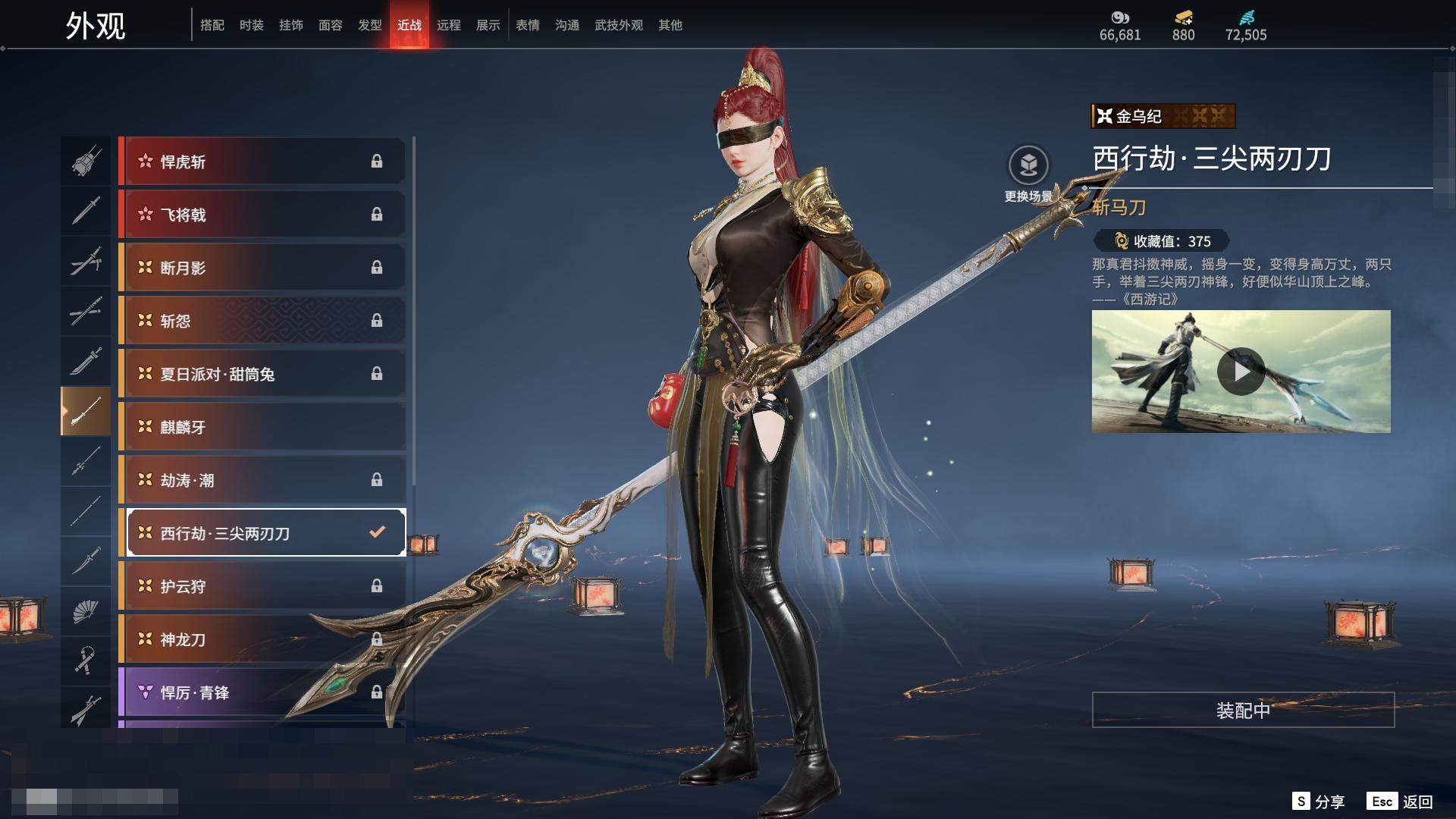Click the 返回 back button
This screenshot has width=1456, height=819.
pos(1400,802)
